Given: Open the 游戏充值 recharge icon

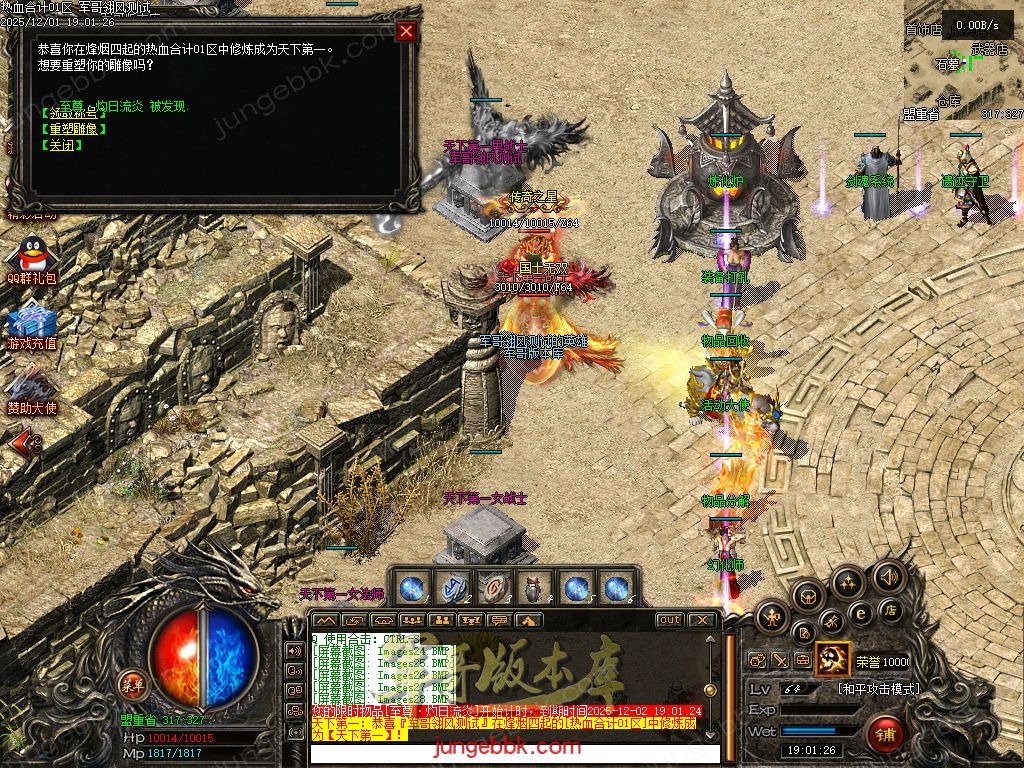Looking at the screenshot, I should 31,325.
